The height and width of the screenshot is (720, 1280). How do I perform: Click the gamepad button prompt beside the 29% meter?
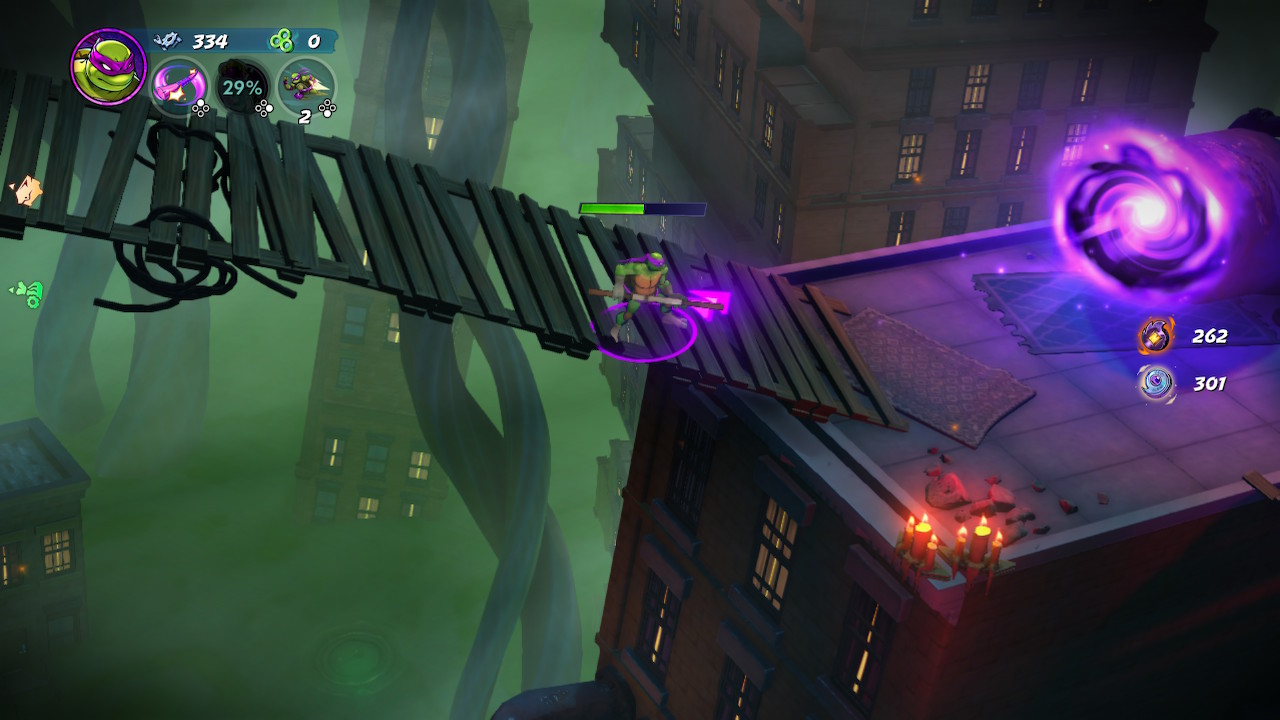[x=264, y=107]
